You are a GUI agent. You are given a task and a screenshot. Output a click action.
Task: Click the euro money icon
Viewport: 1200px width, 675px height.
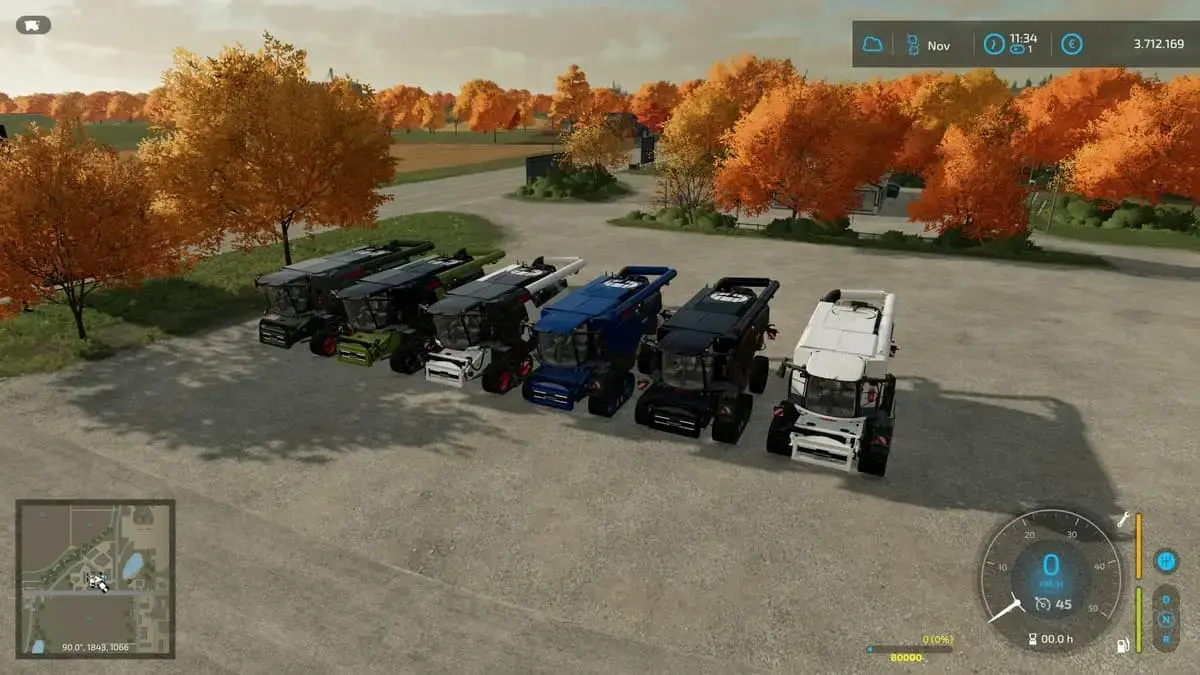pos(1071,45)
